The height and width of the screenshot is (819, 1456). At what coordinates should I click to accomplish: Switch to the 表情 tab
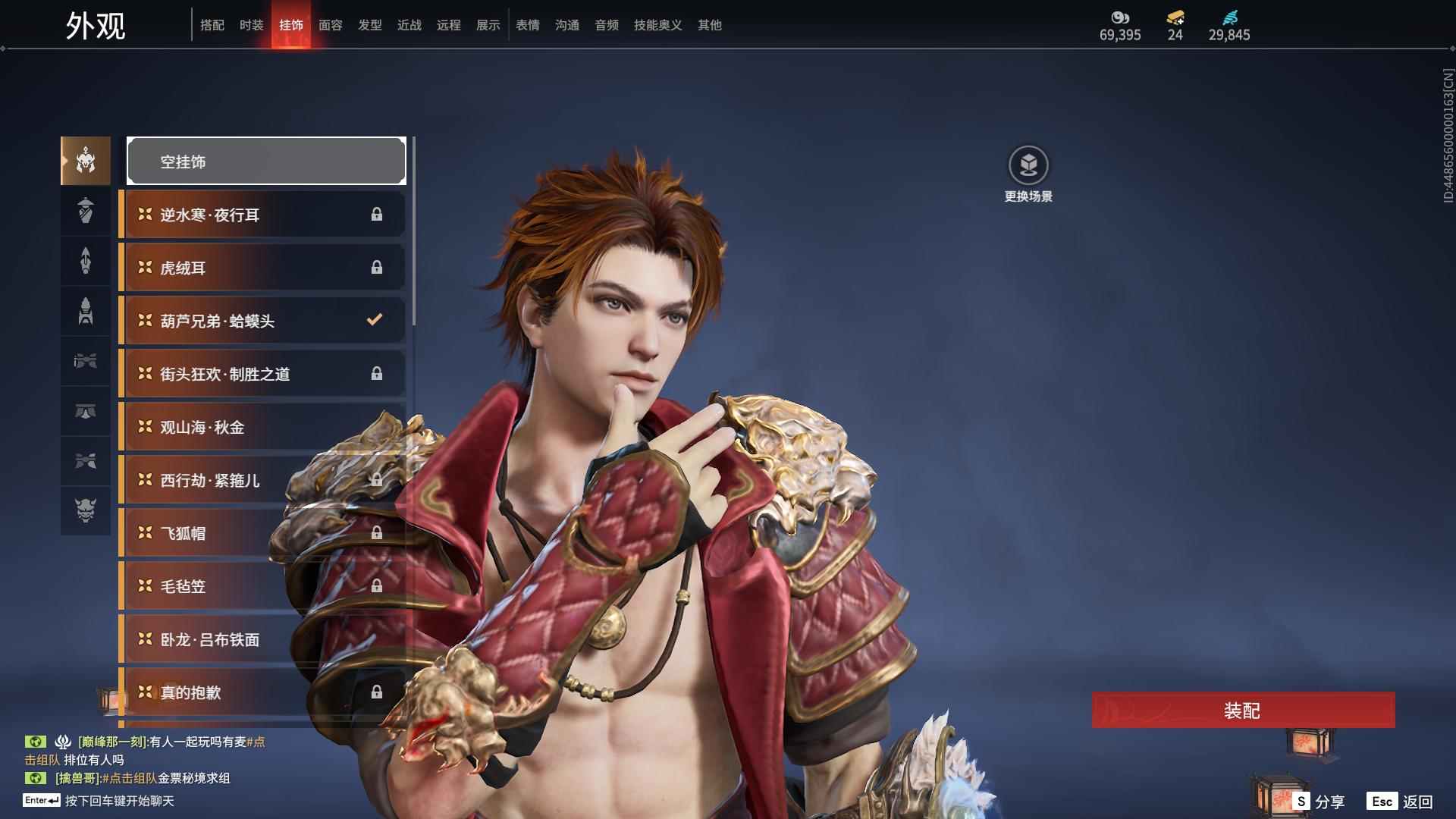[527, 25]
